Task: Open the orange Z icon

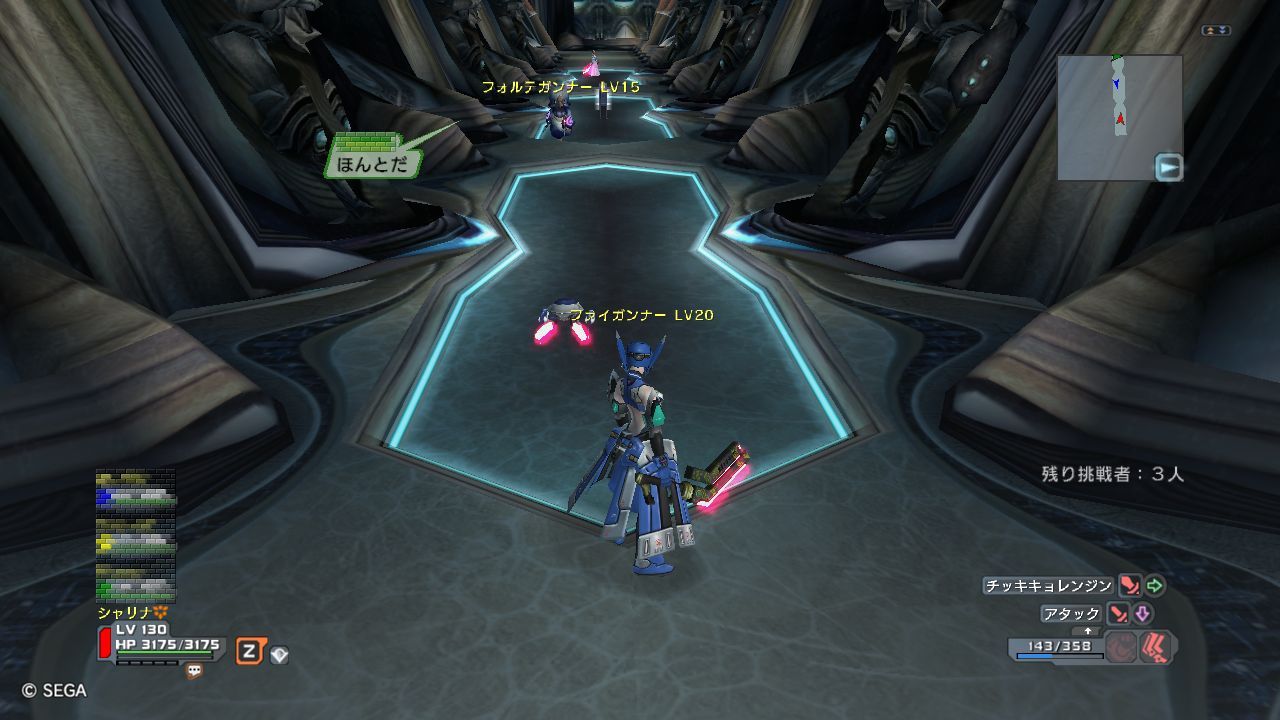Action: point(249,652)
